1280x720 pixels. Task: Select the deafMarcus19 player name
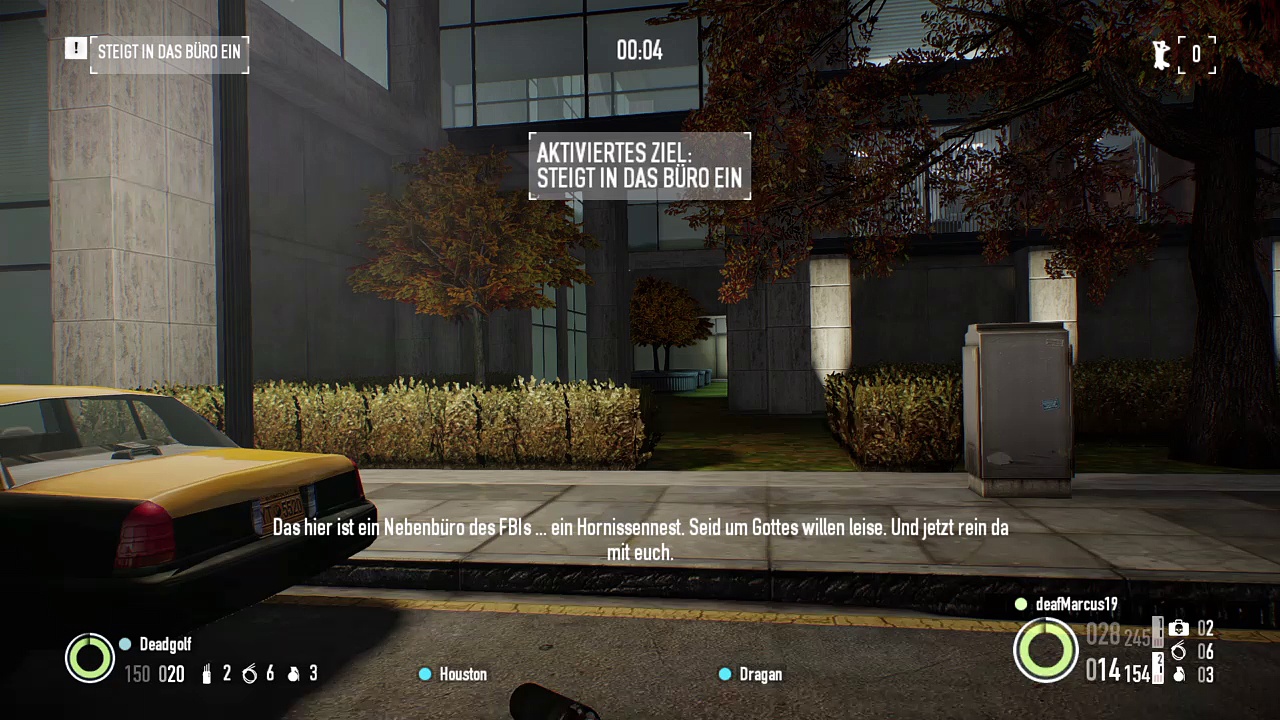(1076, 605)
